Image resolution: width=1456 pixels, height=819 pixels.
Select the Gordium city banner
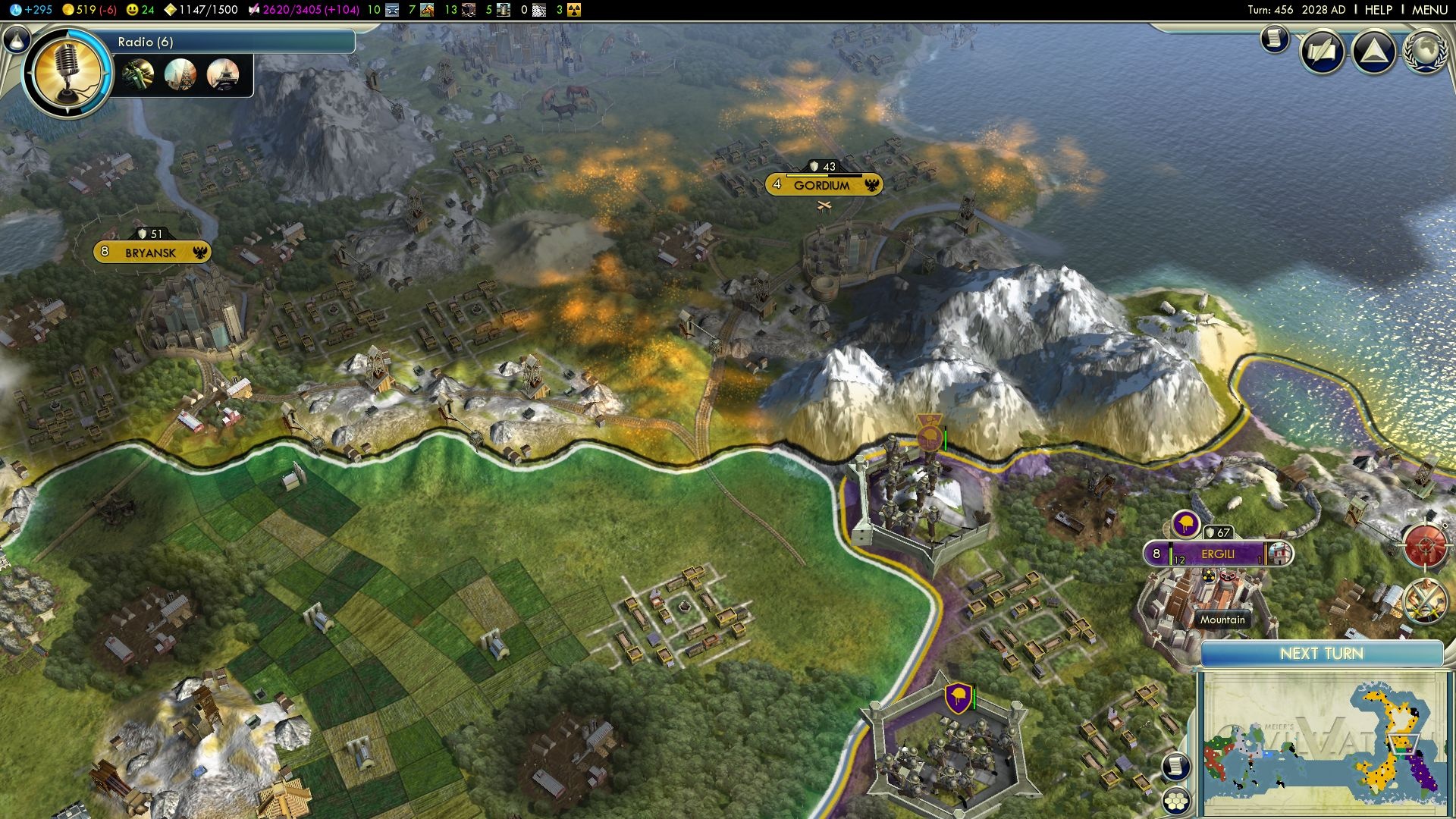click(x=823, y=185)
